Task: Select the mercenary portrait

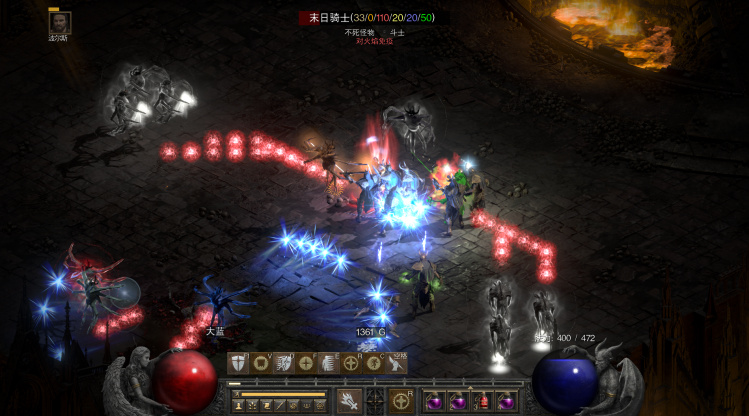Action: coord(60,23)
